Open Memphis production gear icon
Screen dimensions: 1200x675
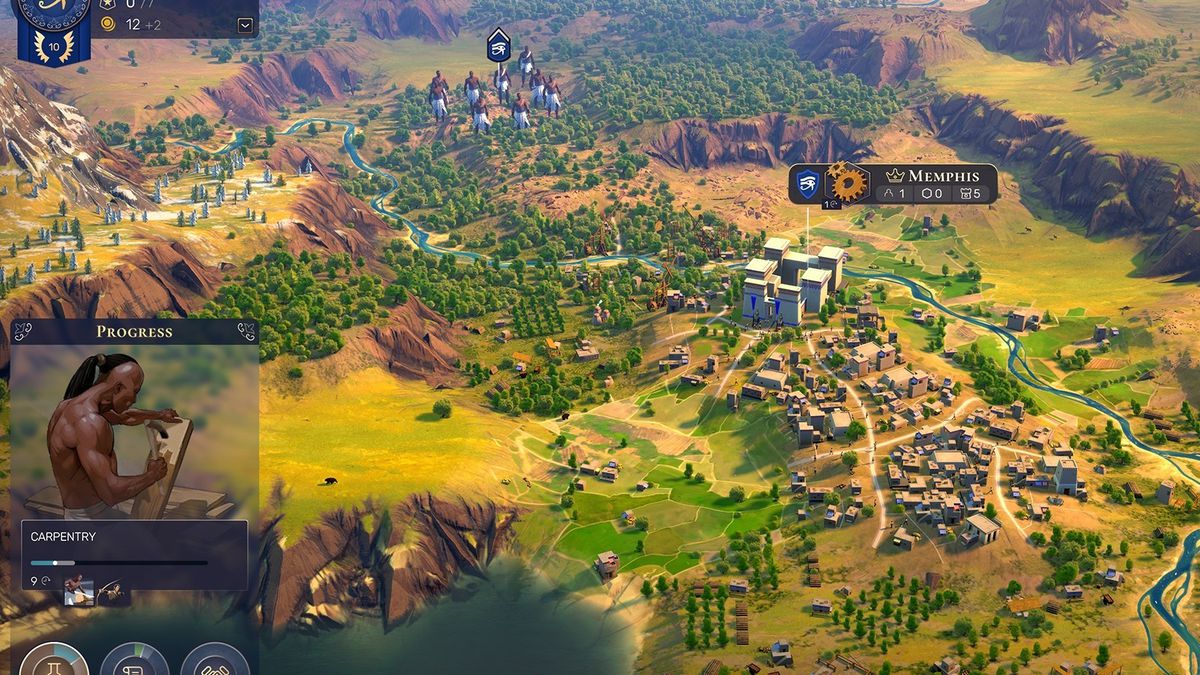847,183
